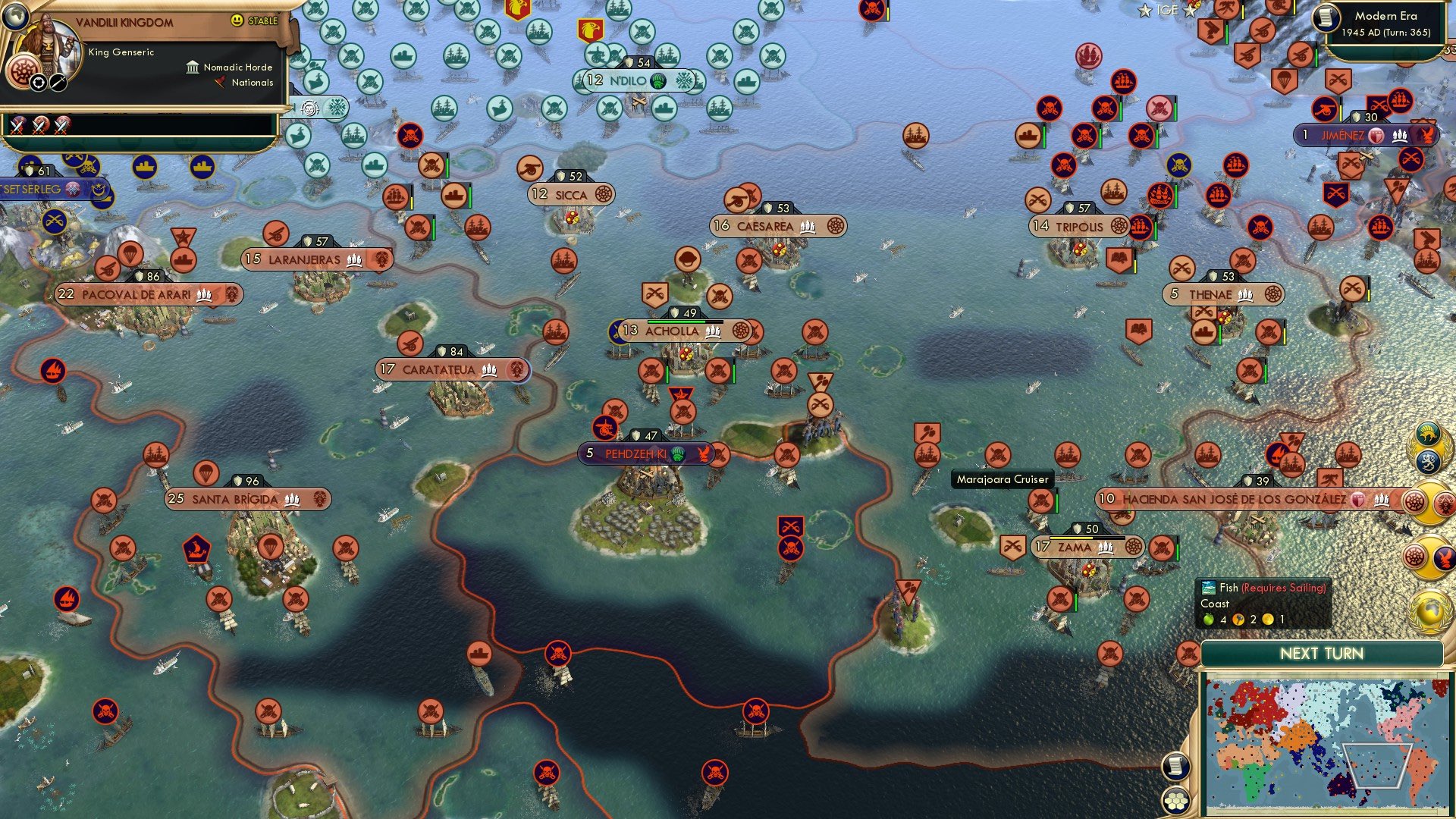Click the red Nationals flag icon
Image resolution: width=1456 pixels, height=819 pixels.
click(x=220, y=83)
